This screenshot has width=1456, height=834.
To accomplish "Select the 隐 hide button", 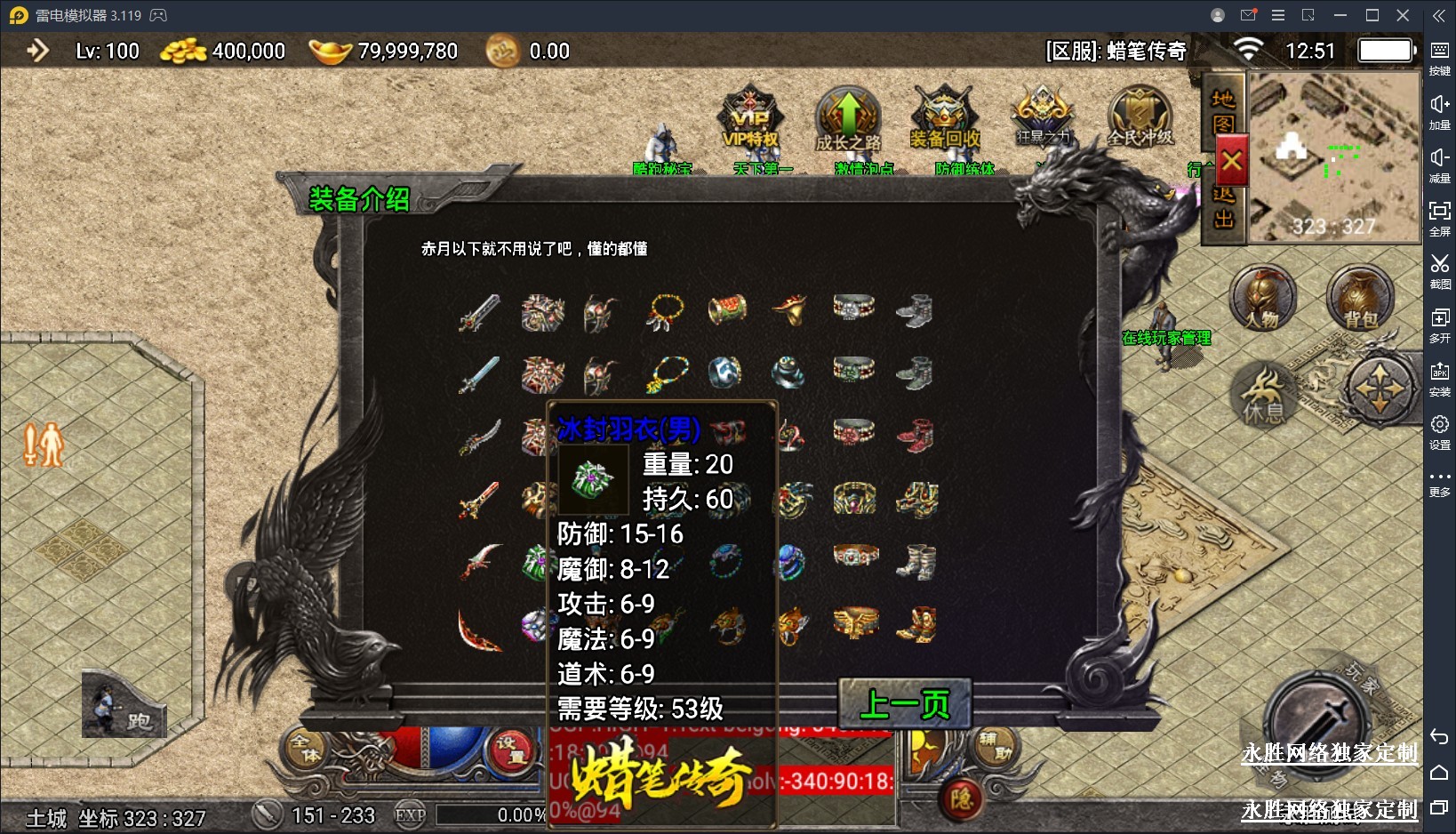I will click(962, 798).
